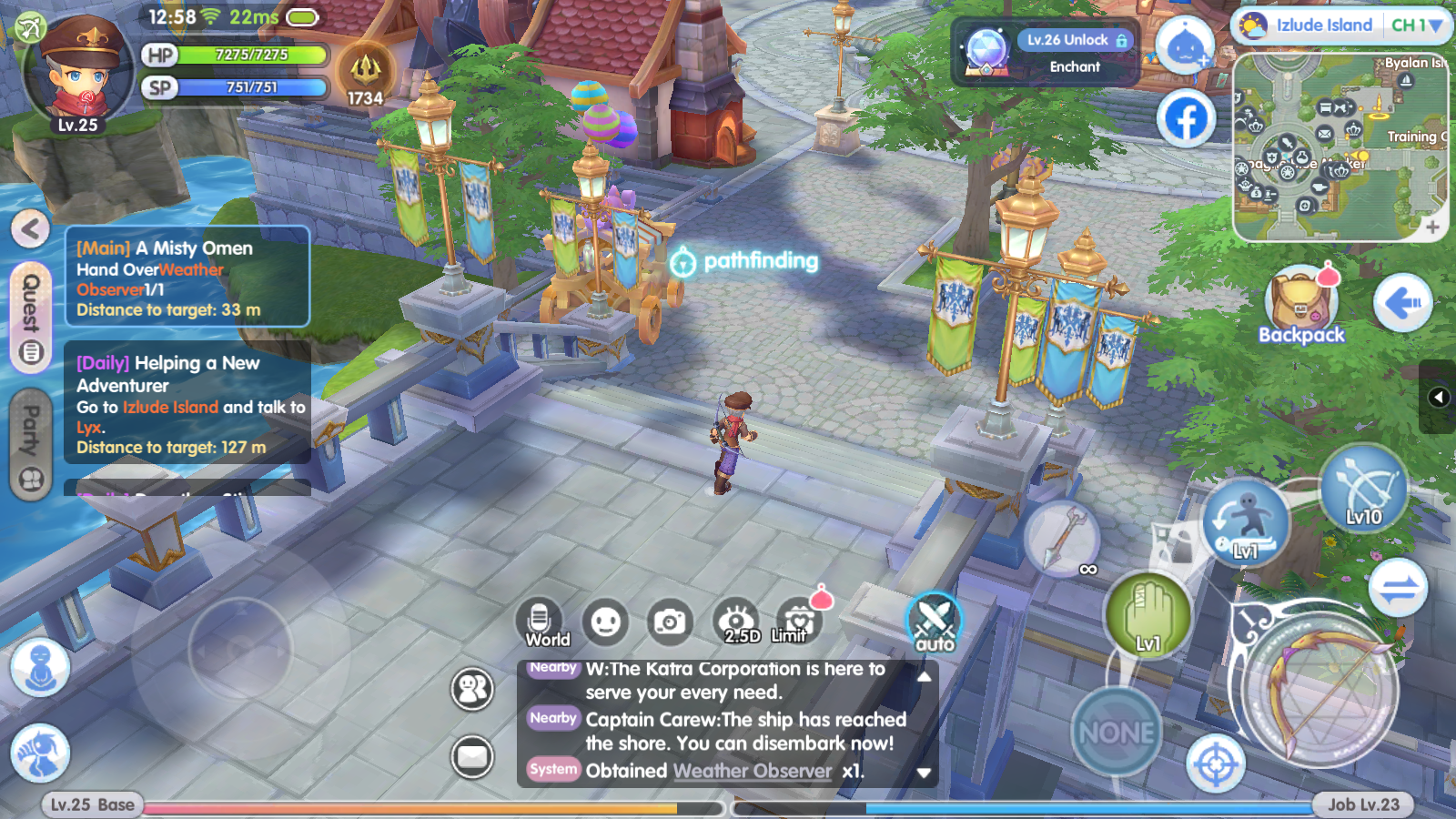Image resolution: width=1456 pixels, height=819 pixels.
Task: Open the friends list icon
Action: [x=472, y=689]
